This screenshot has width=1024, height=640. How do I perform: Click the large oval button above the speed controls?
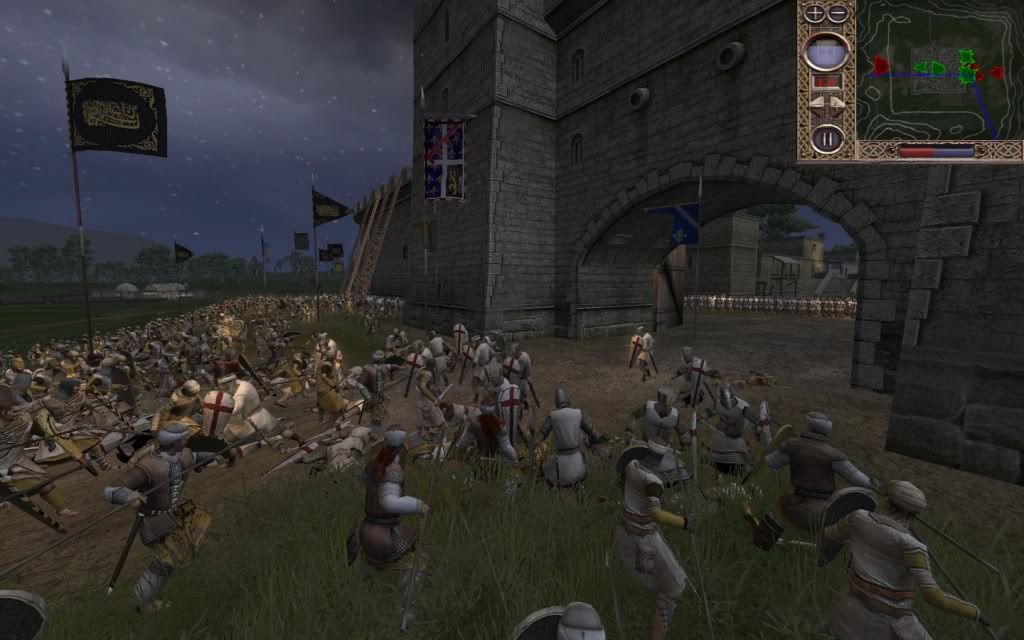pyautogui.click(x=827, y=51)
